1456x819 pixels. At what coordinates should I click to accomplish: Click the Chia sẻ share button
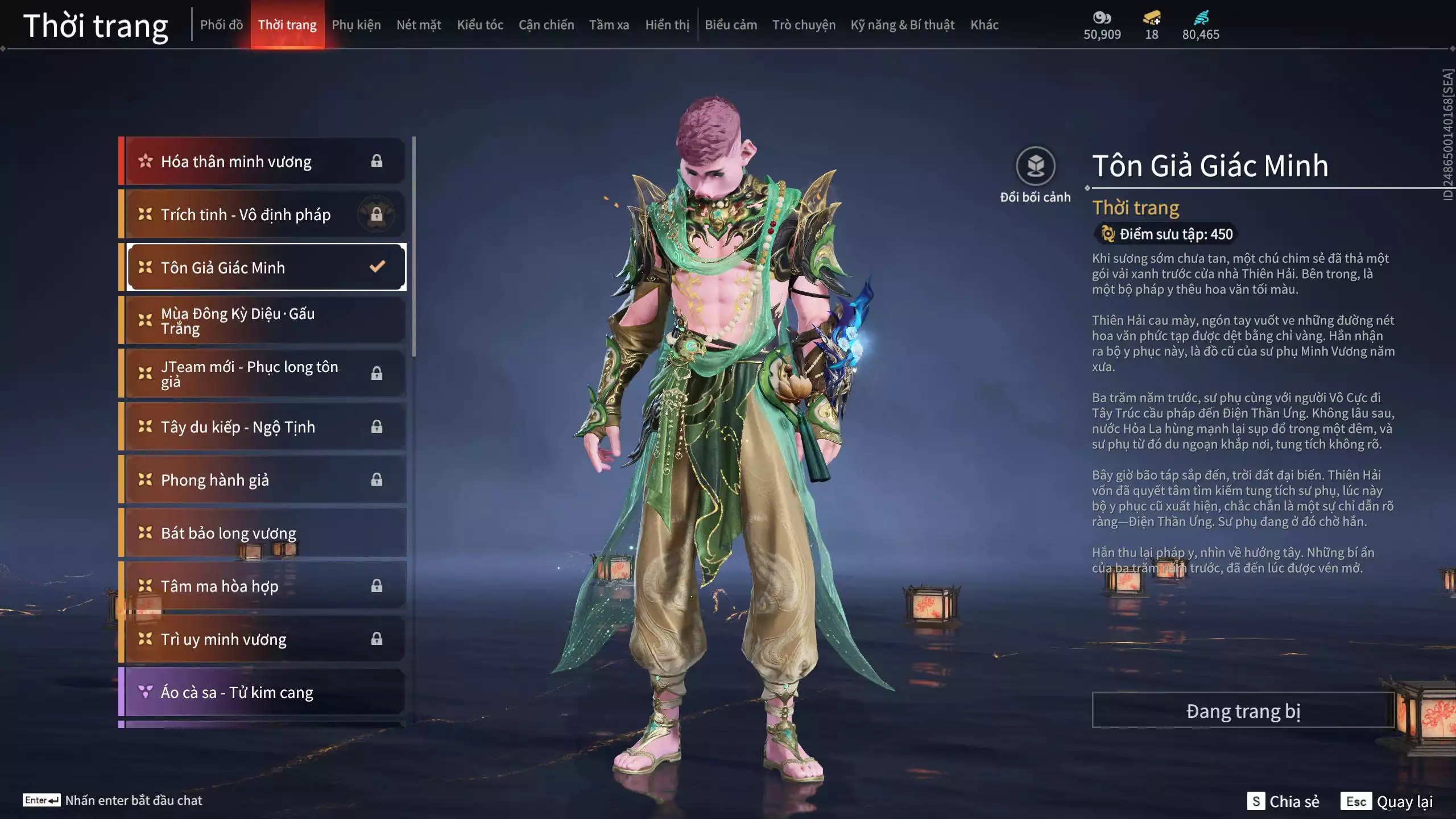click(x=1283, y=801)
